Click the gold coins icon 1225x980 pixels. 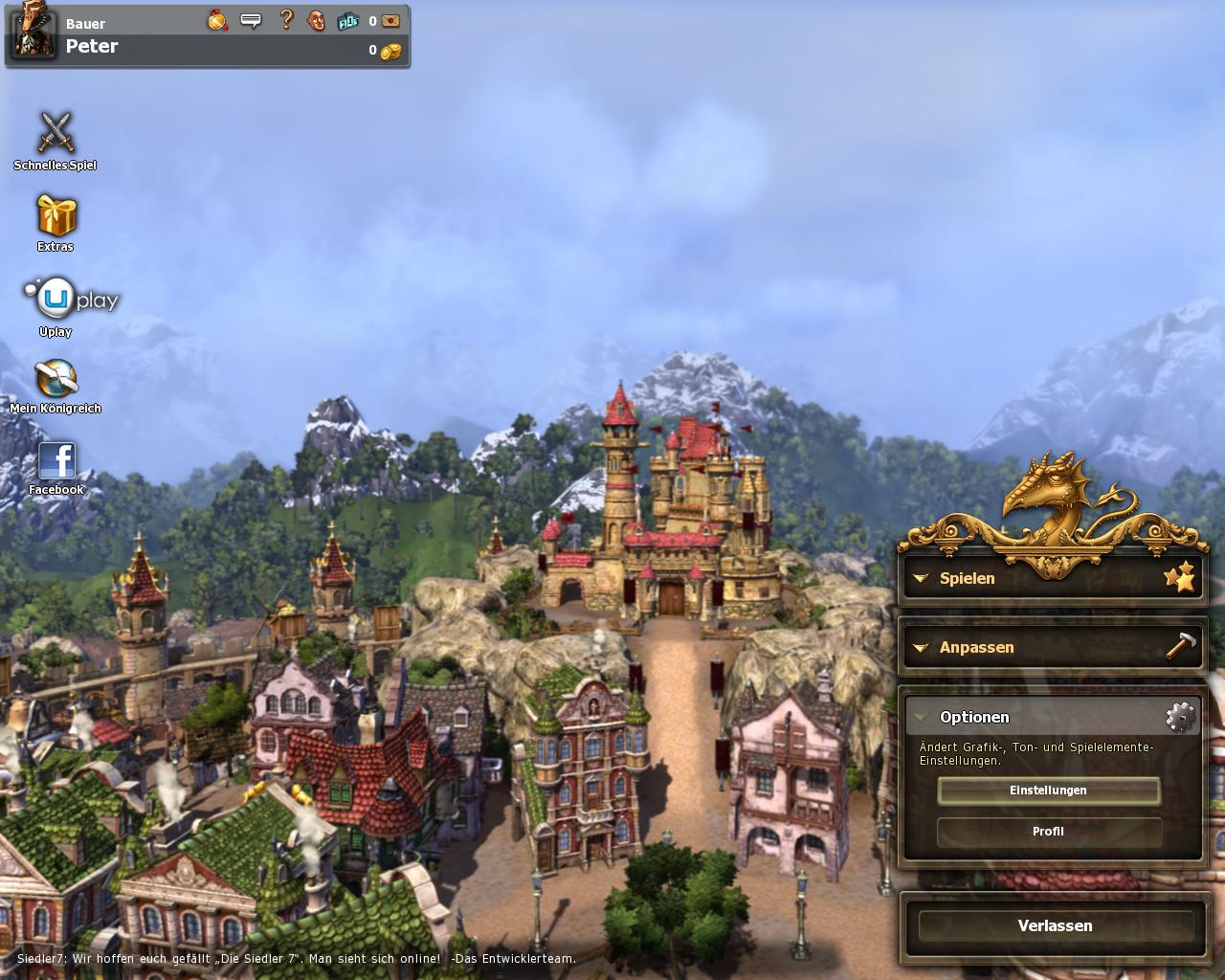[390, 51]
